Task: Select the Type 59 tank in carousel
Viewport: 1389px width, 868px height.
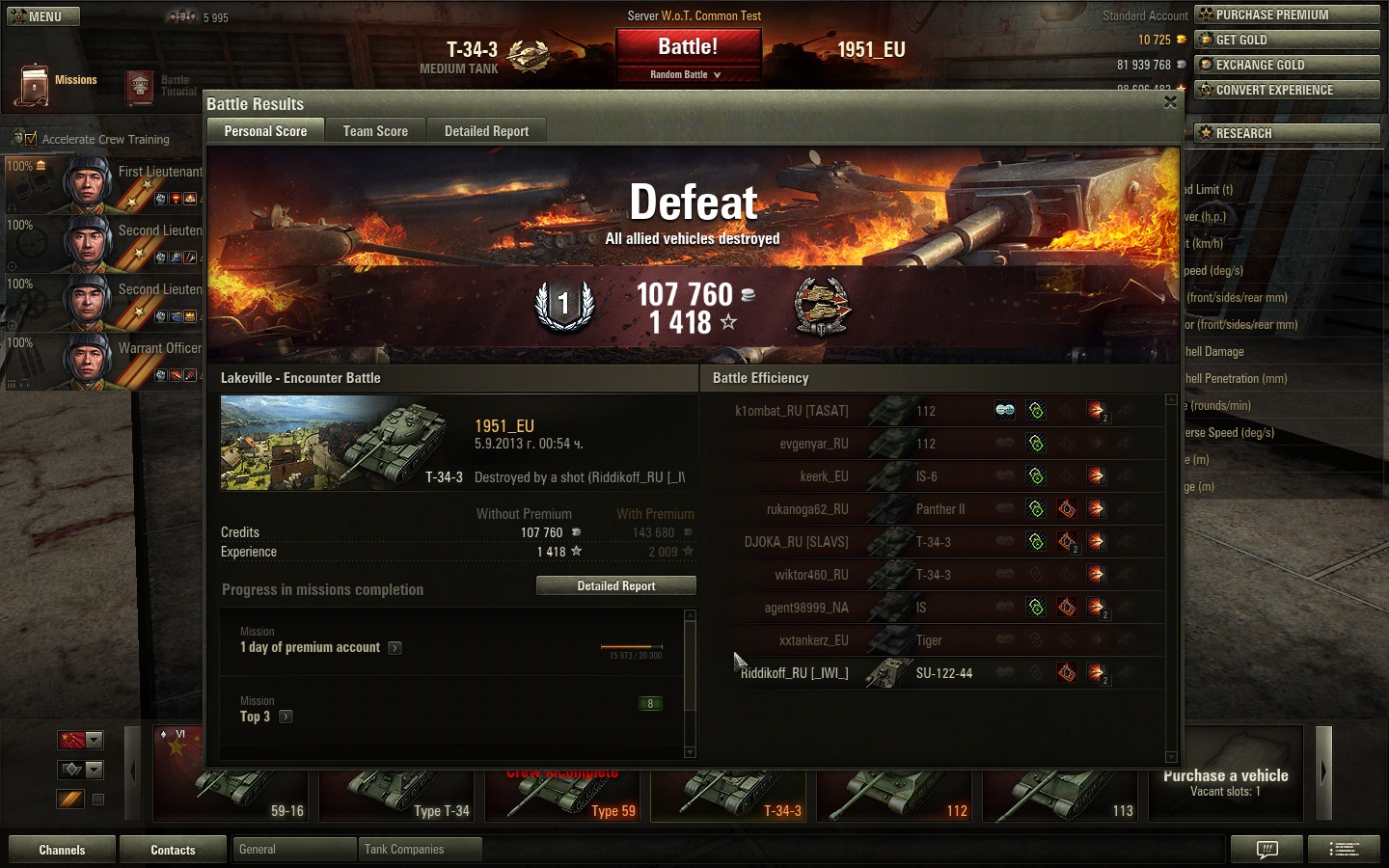Action: tap(565, 796)
